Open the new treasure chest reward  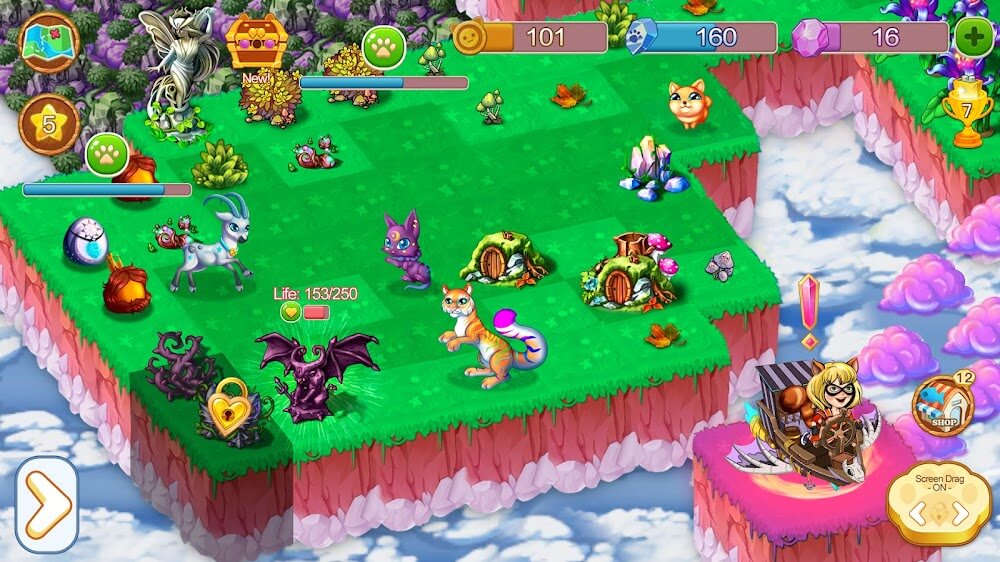[x=256, y=43]
